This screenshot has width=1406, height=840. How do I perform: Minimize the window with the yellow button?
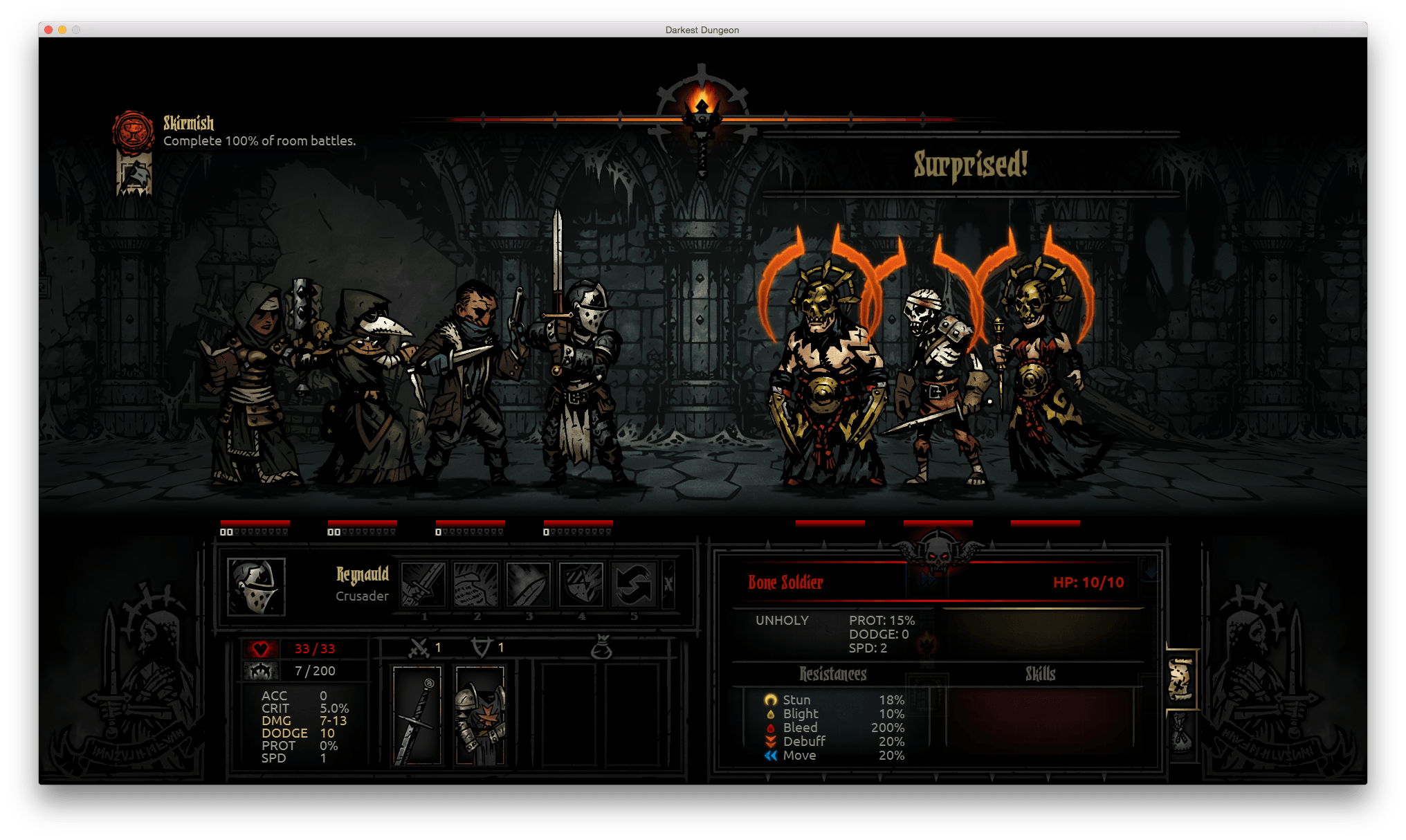tap(62, 30)
